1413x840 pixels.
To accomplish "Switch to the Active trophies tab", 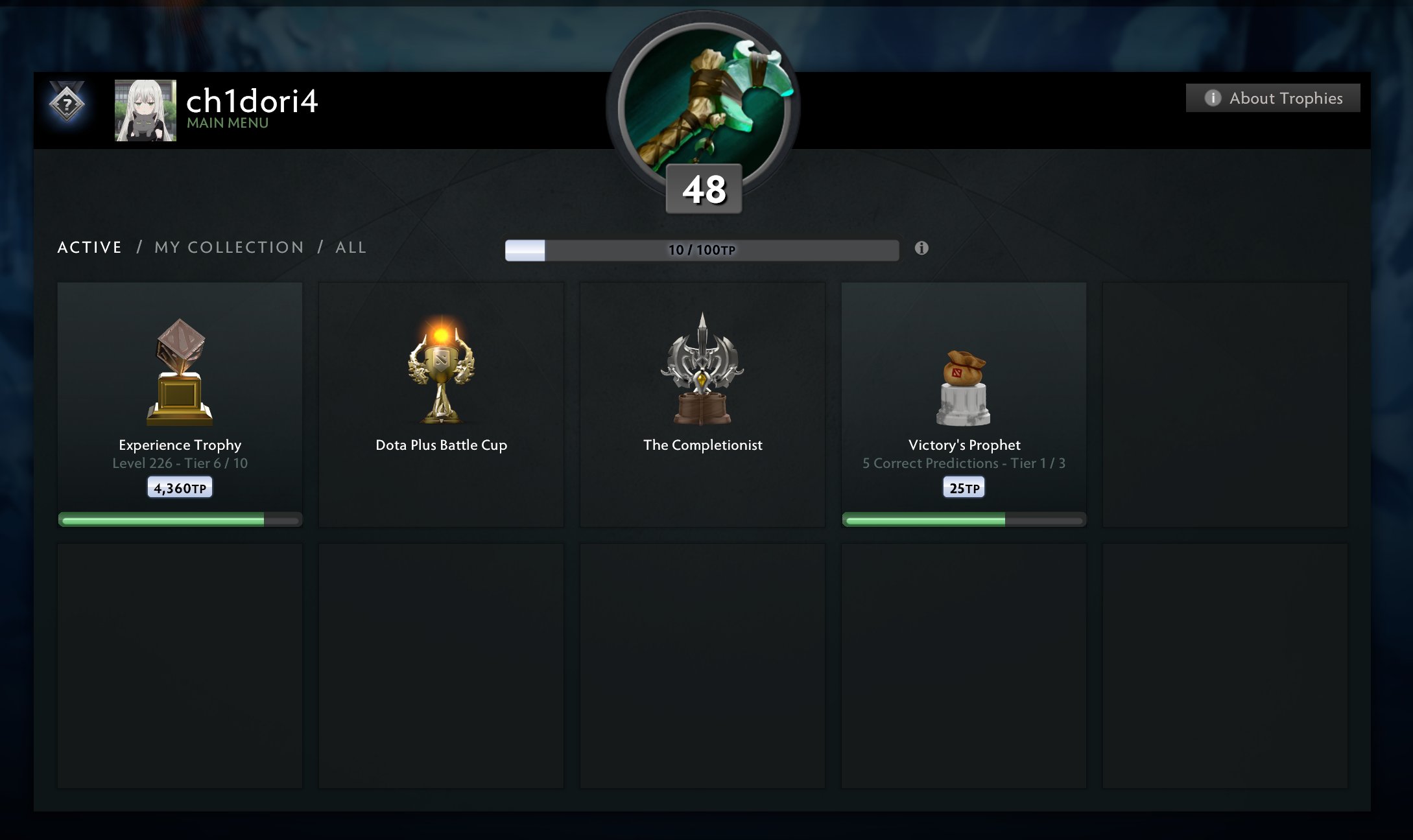I will (x=89, y=248).
